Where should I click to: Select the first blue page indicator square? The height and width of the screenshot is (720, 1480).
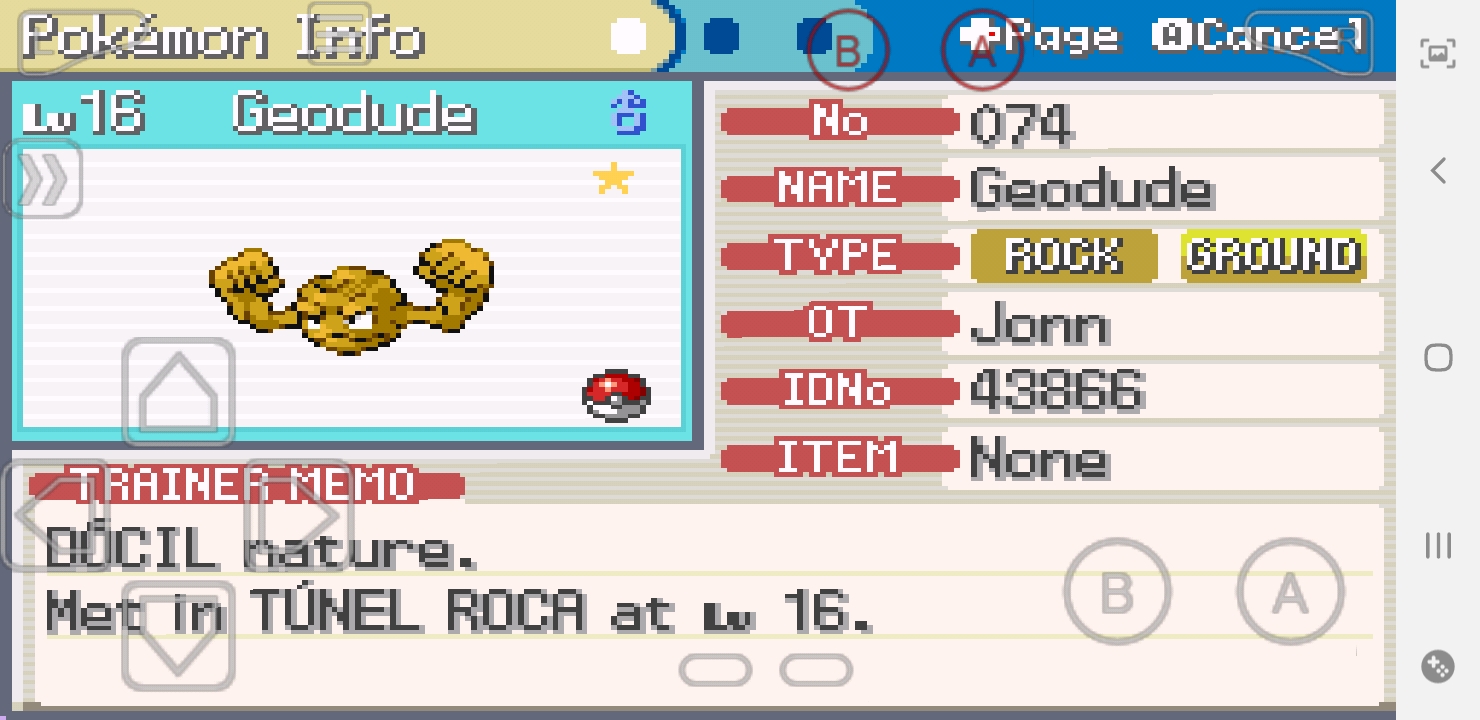[x=723, y=38]
